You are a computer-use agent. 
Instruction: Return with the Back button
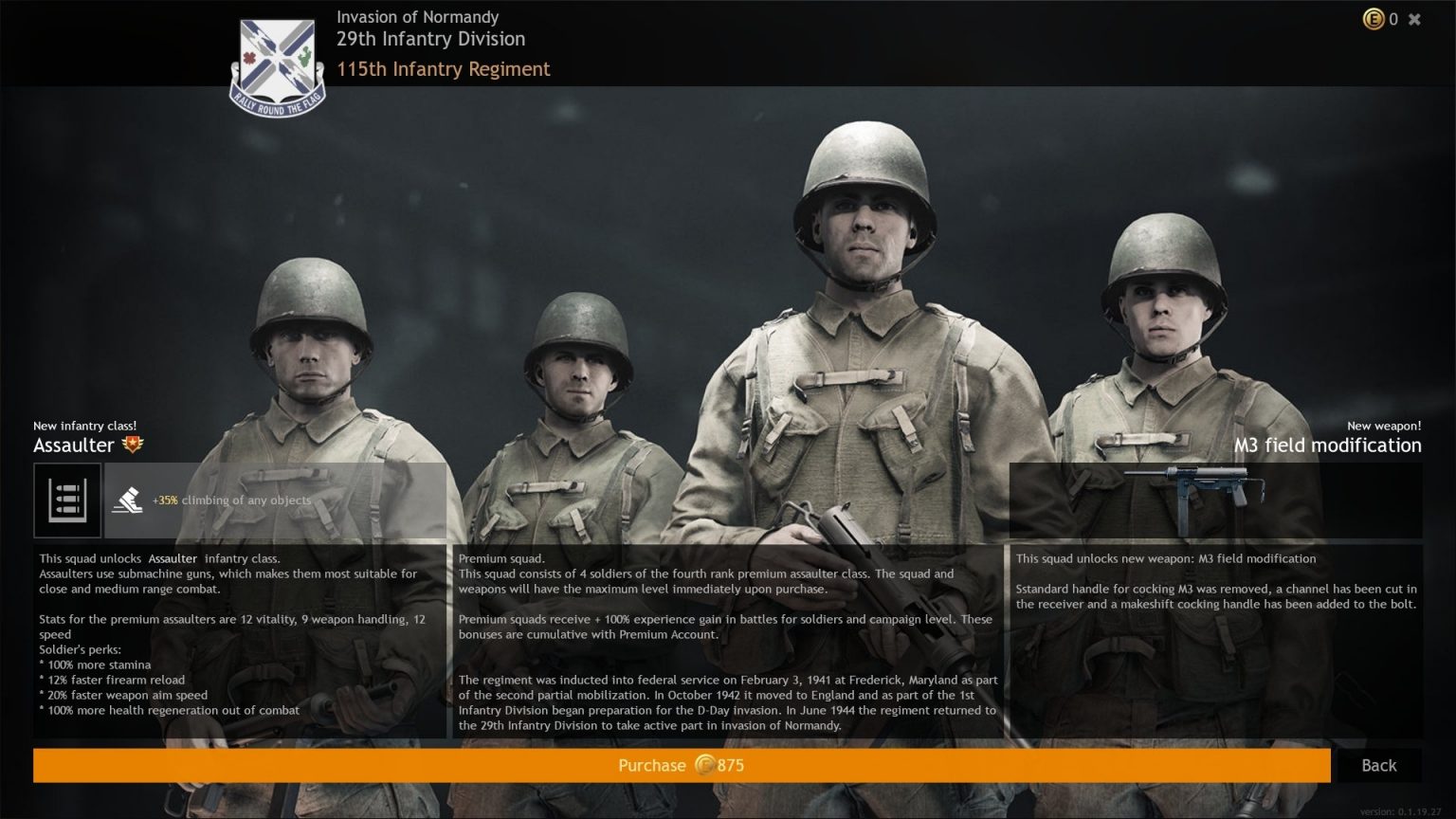tap(1379, 765)
